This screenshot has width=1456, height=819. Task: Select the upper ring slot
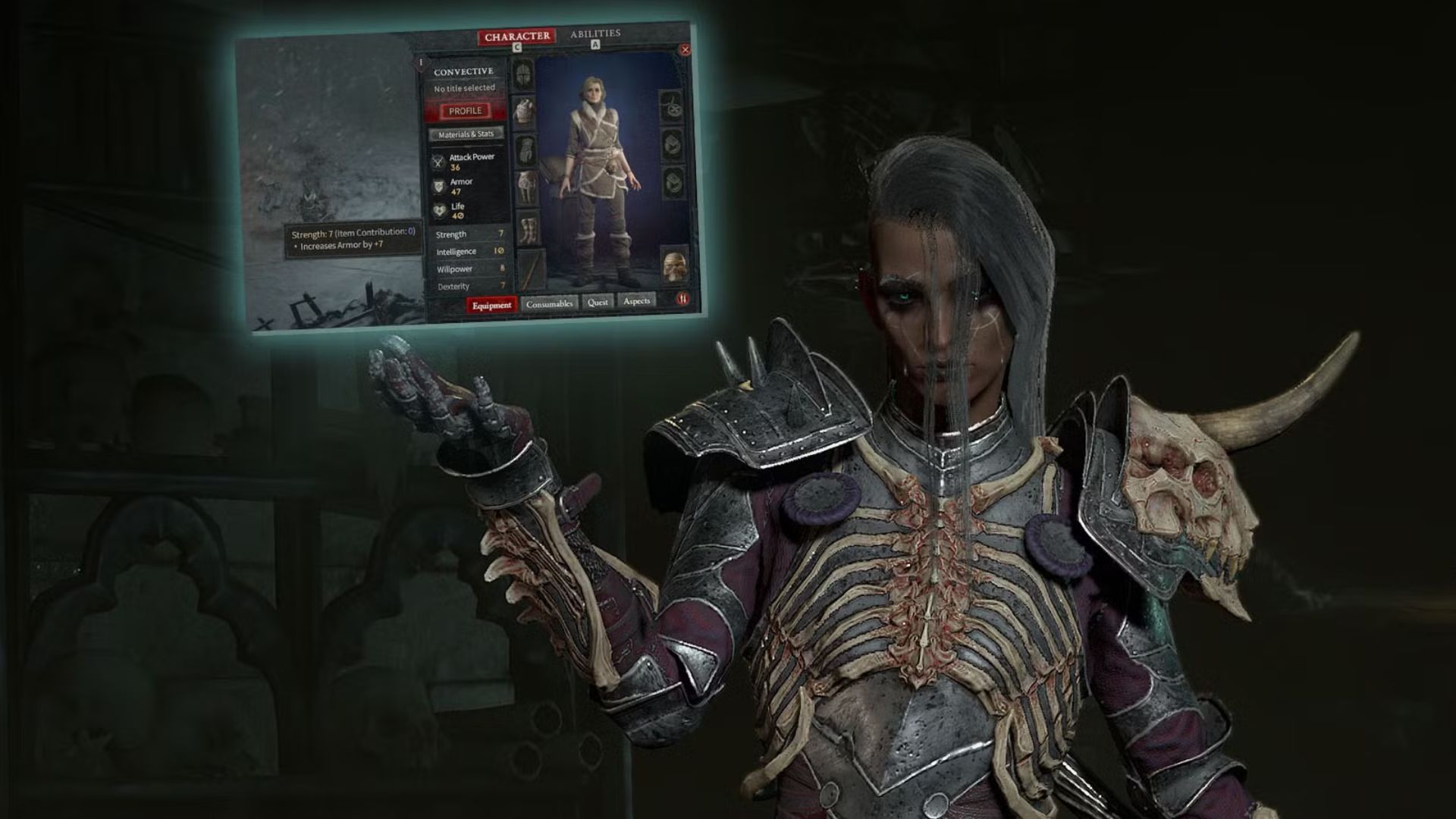670,146
